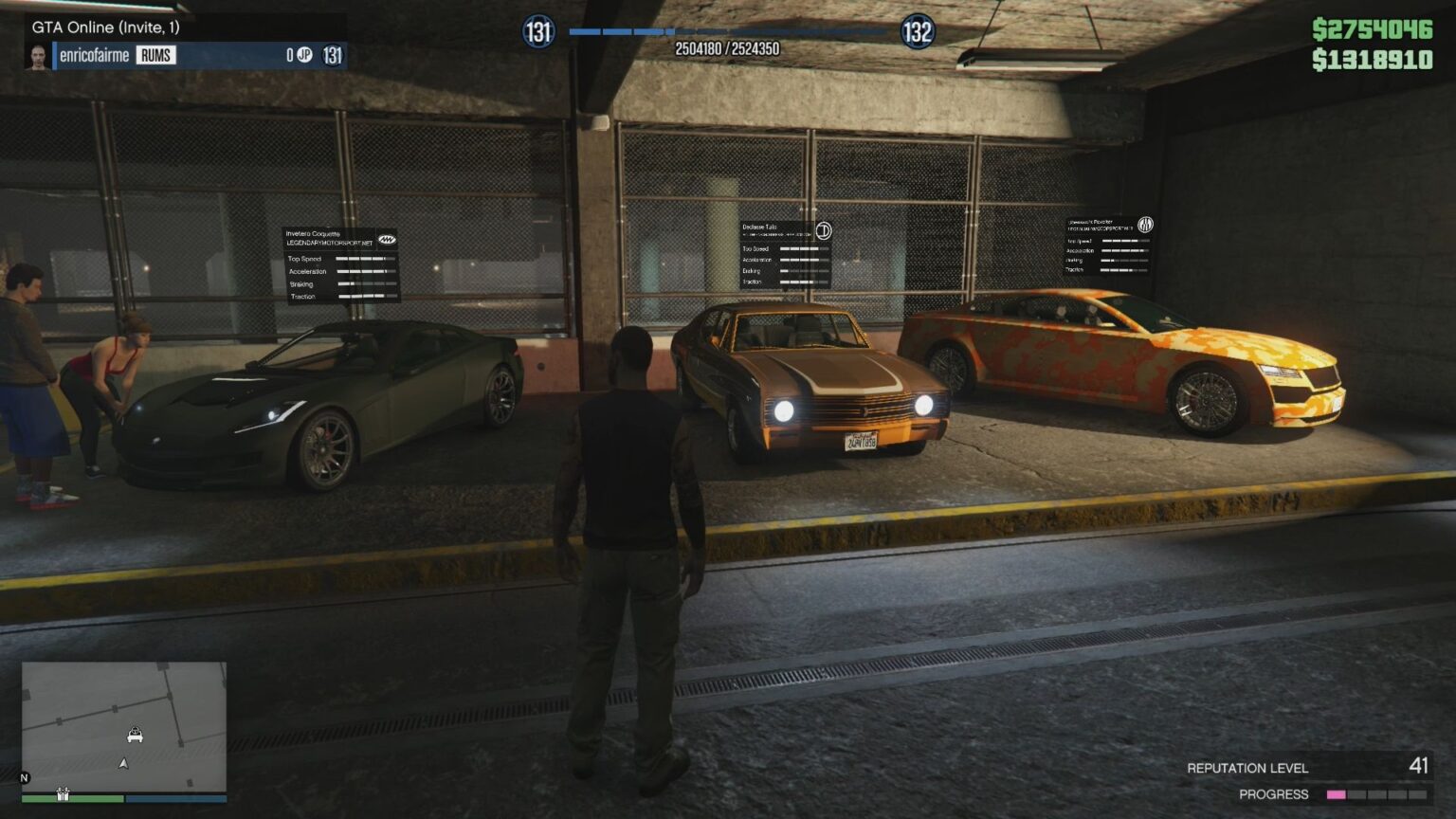Click the car meet blip on minimap
This screenshot has height=819, width=1456.
(x=135, y=735)
